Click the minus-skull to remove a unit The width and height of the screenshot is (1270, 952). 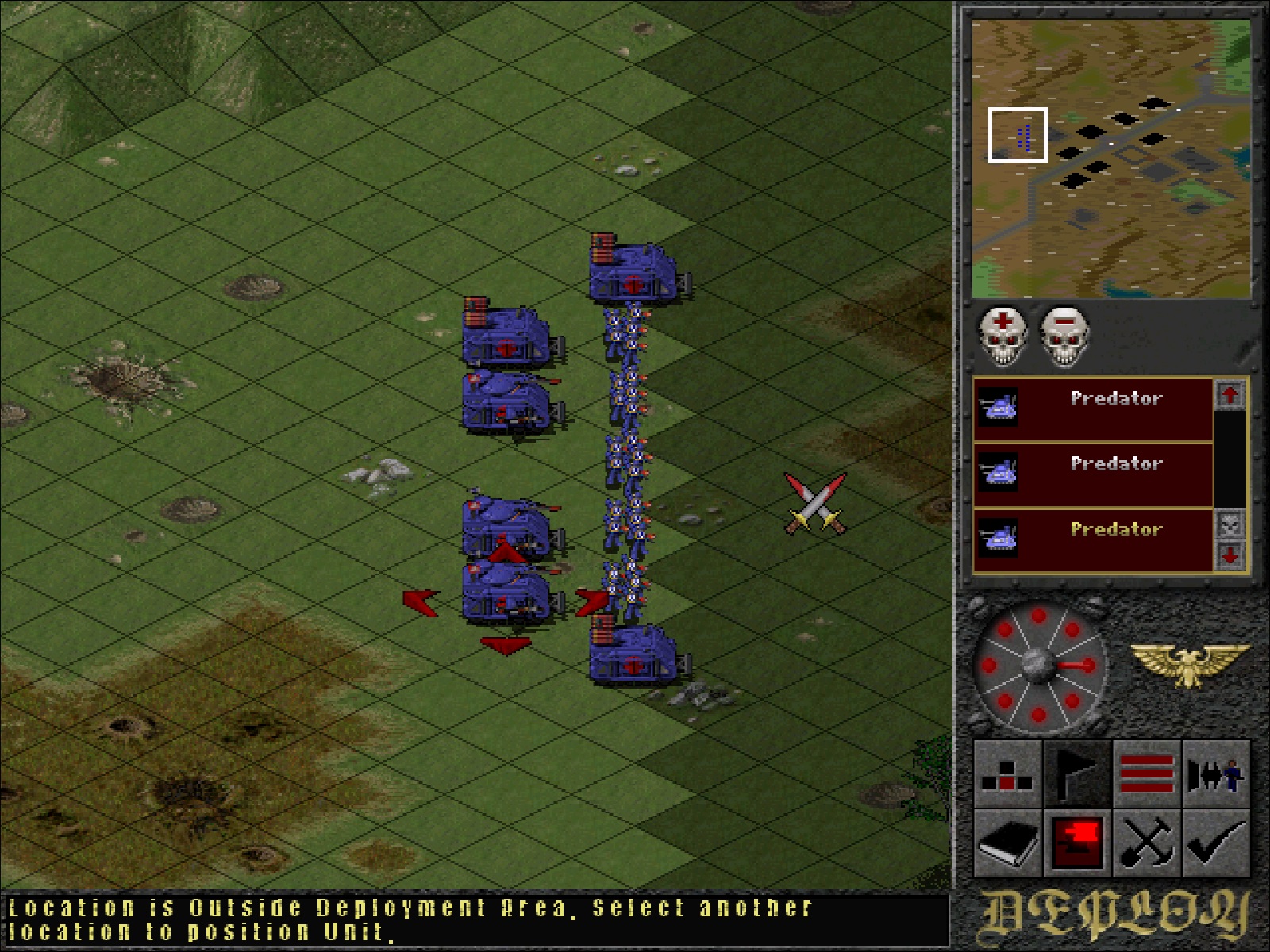1064,336
